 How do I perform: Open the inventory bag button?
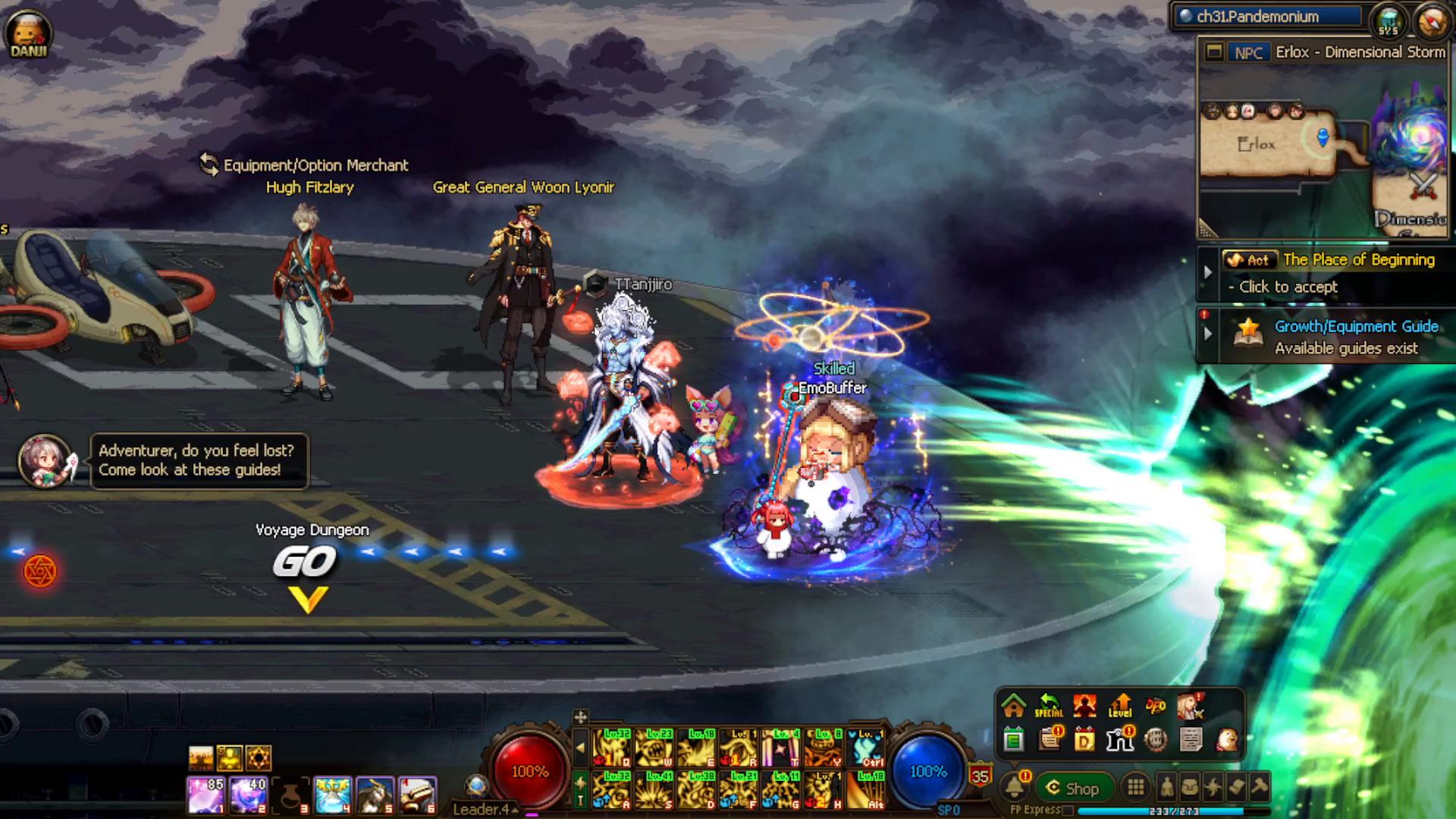pos(1190,787)
